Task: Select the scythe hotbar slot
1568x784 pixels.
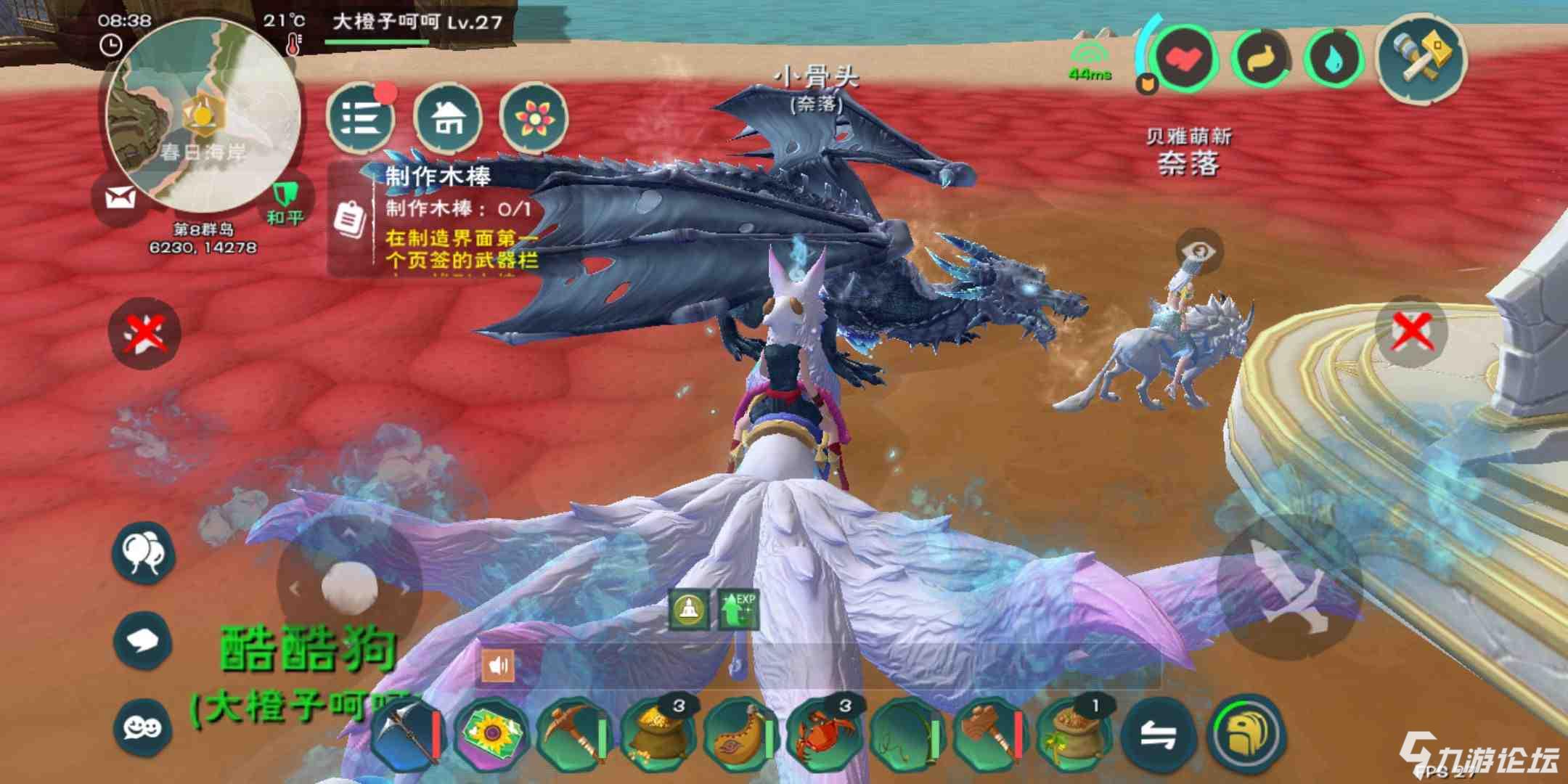Action: pos(407,733)
